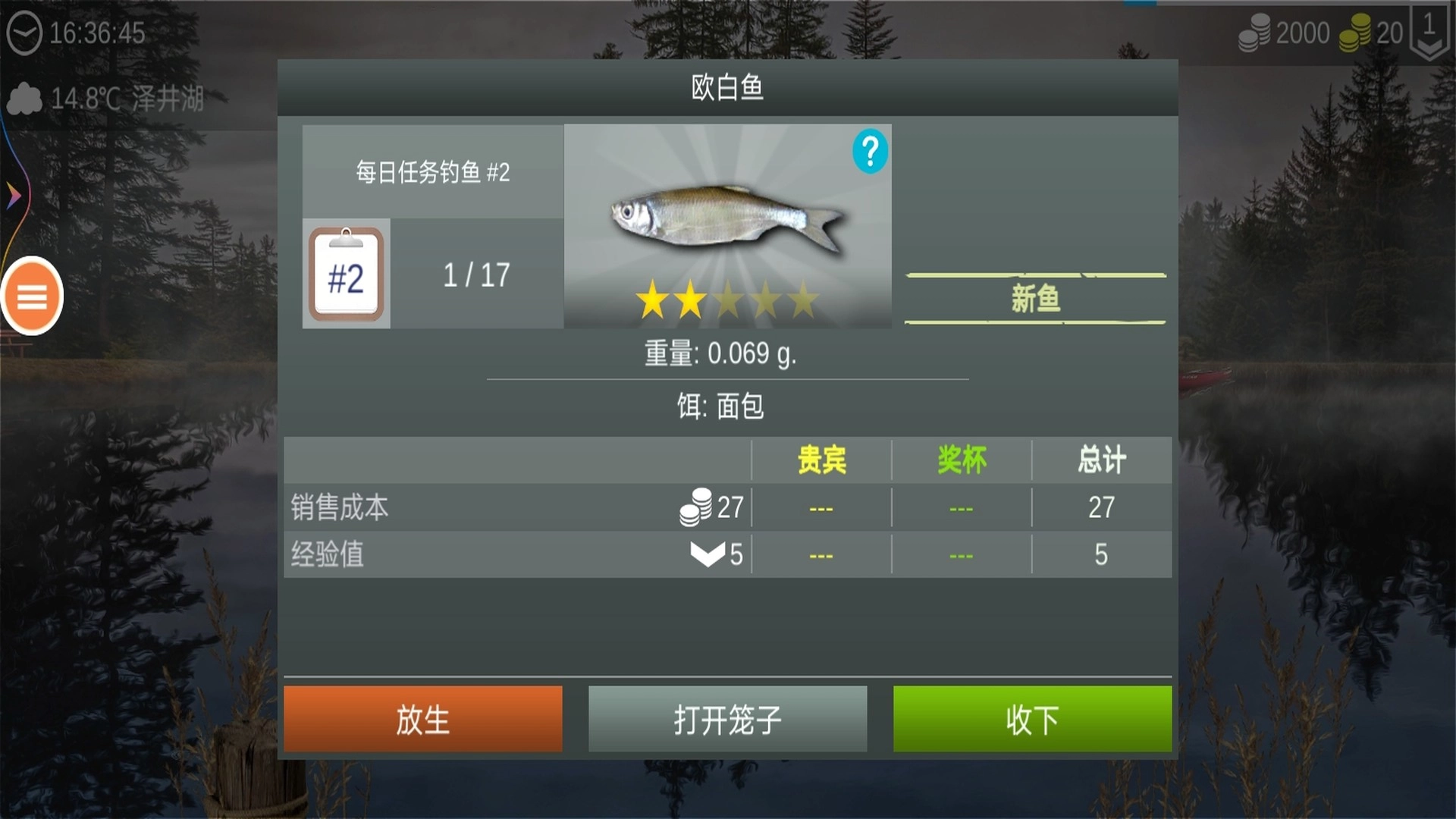Viewport: 1456px width, 819px height.
Task: Open the level 1 shield badge icon
Action: point(1429,32)
